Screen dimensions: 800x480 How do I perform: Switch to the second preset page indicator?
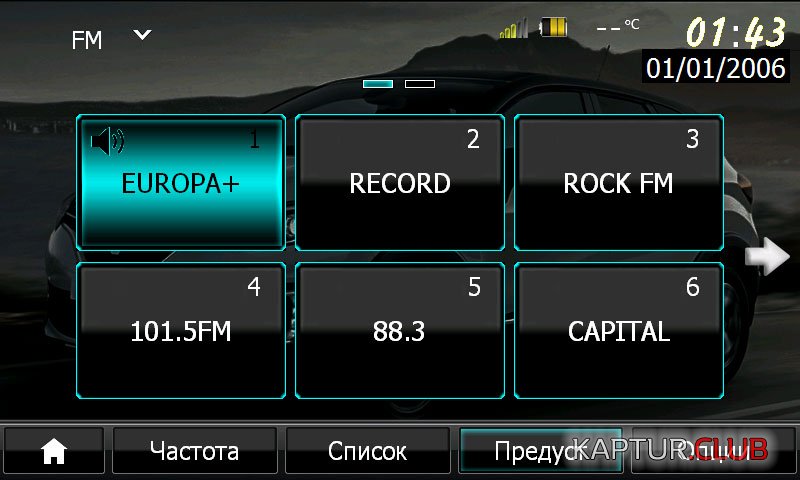420,84
